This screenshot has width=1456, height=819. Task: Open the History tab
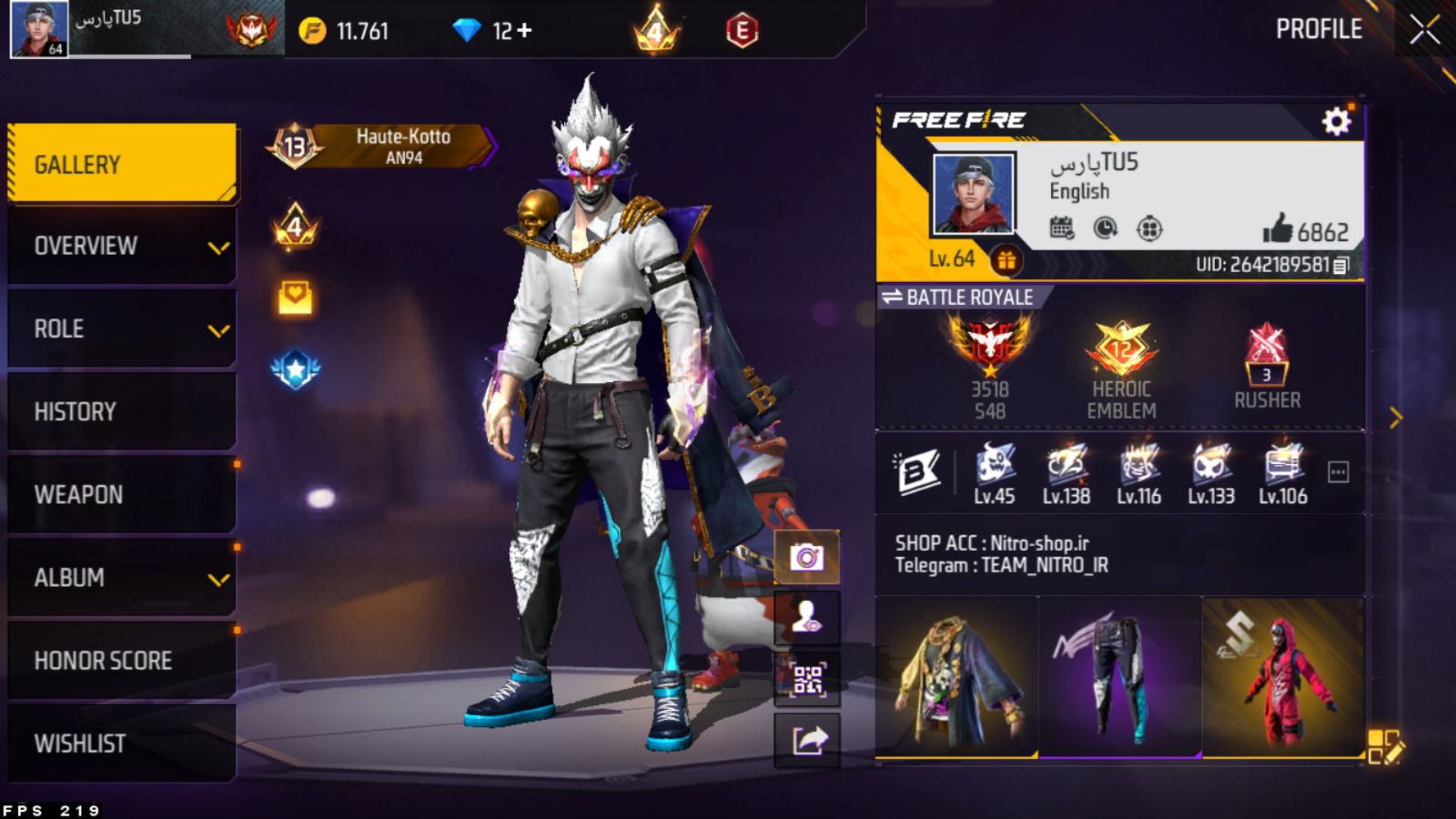coord(121,411)
